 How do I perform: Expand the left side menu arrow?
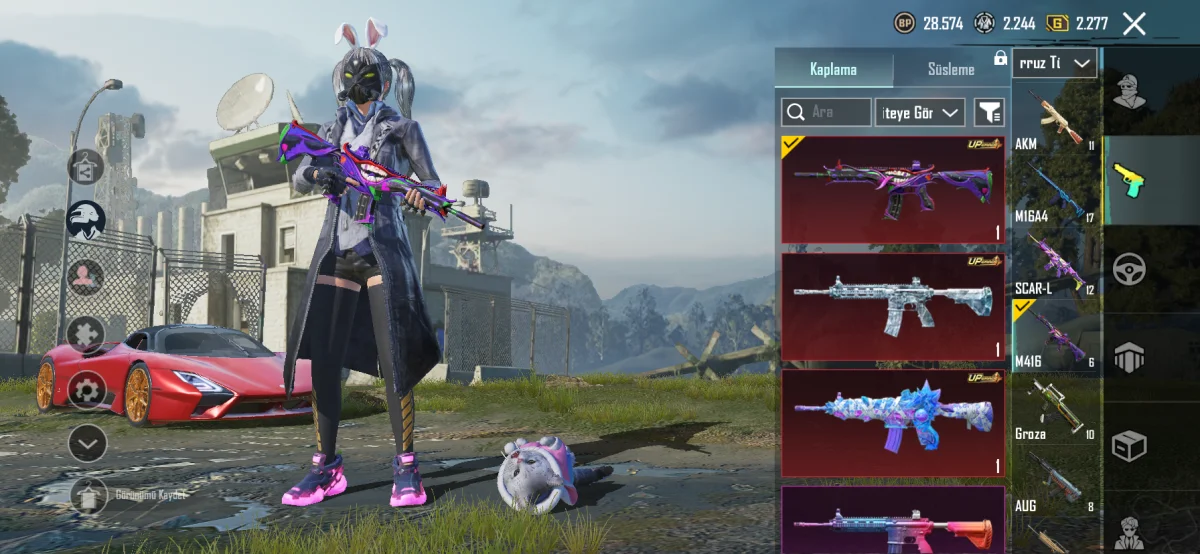click(x=87, y=441)
